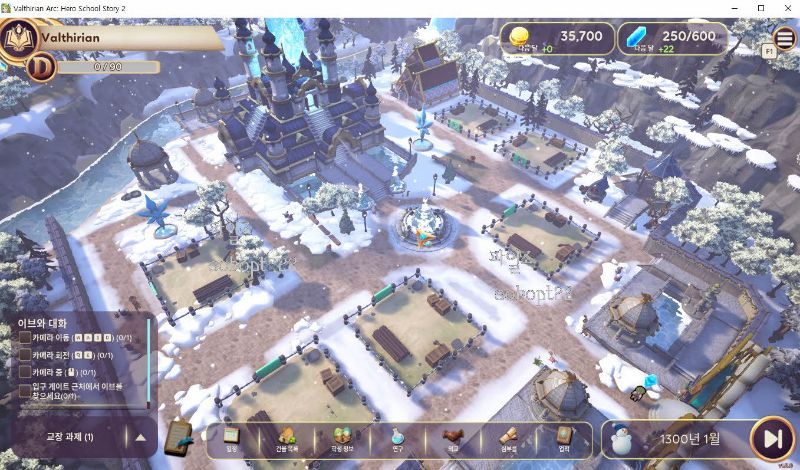Advance to the next month

tap(772, 438)
